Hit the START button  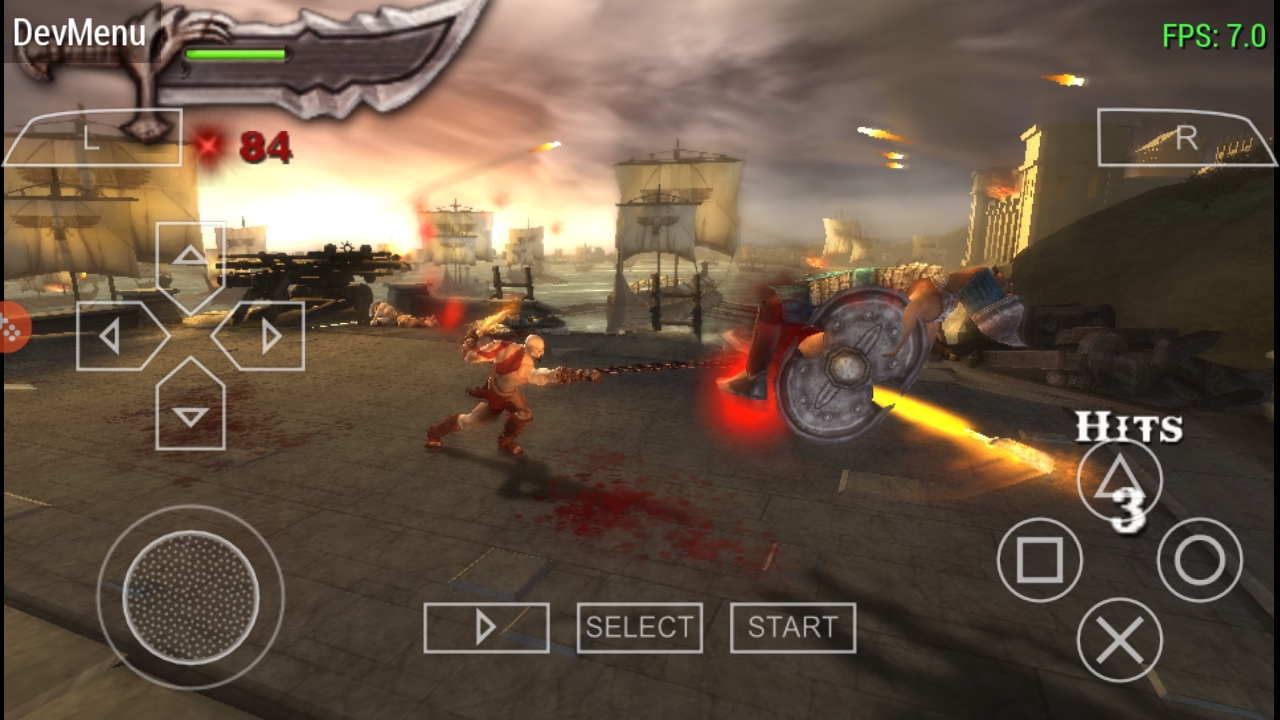[x=793, y=628]
